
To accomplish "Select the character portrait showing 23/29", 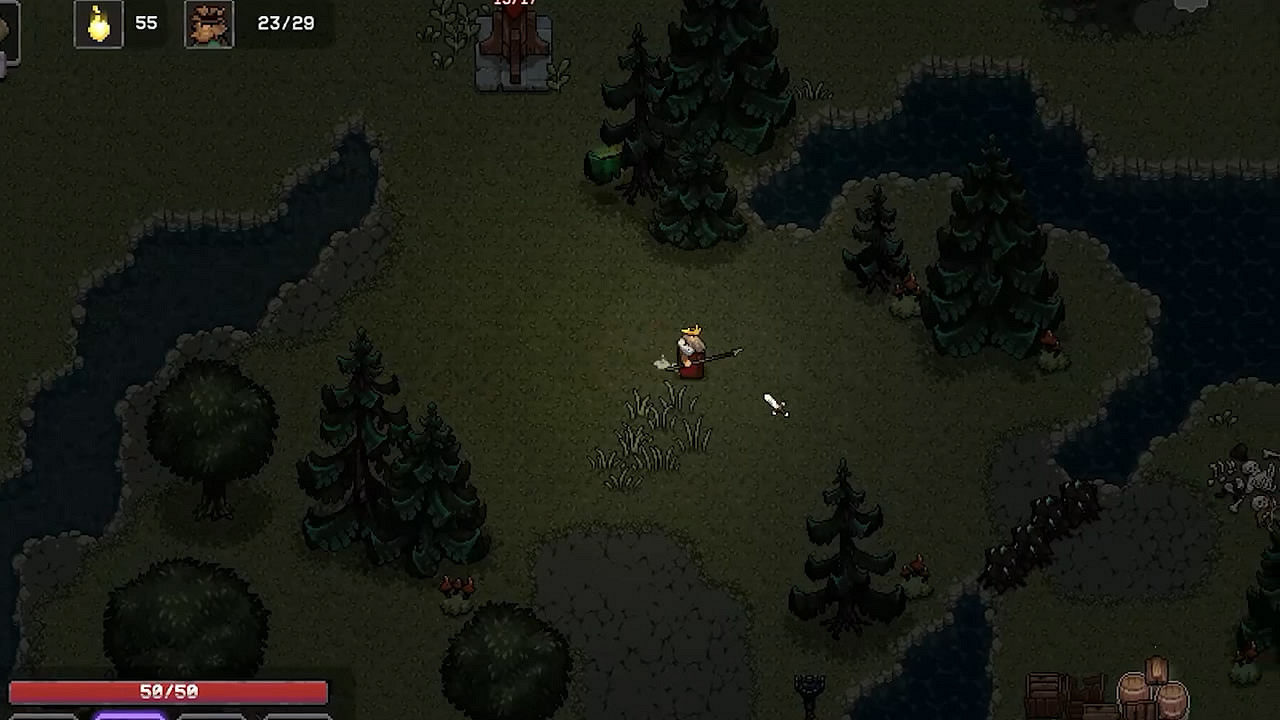I will (x=208, y=23).
